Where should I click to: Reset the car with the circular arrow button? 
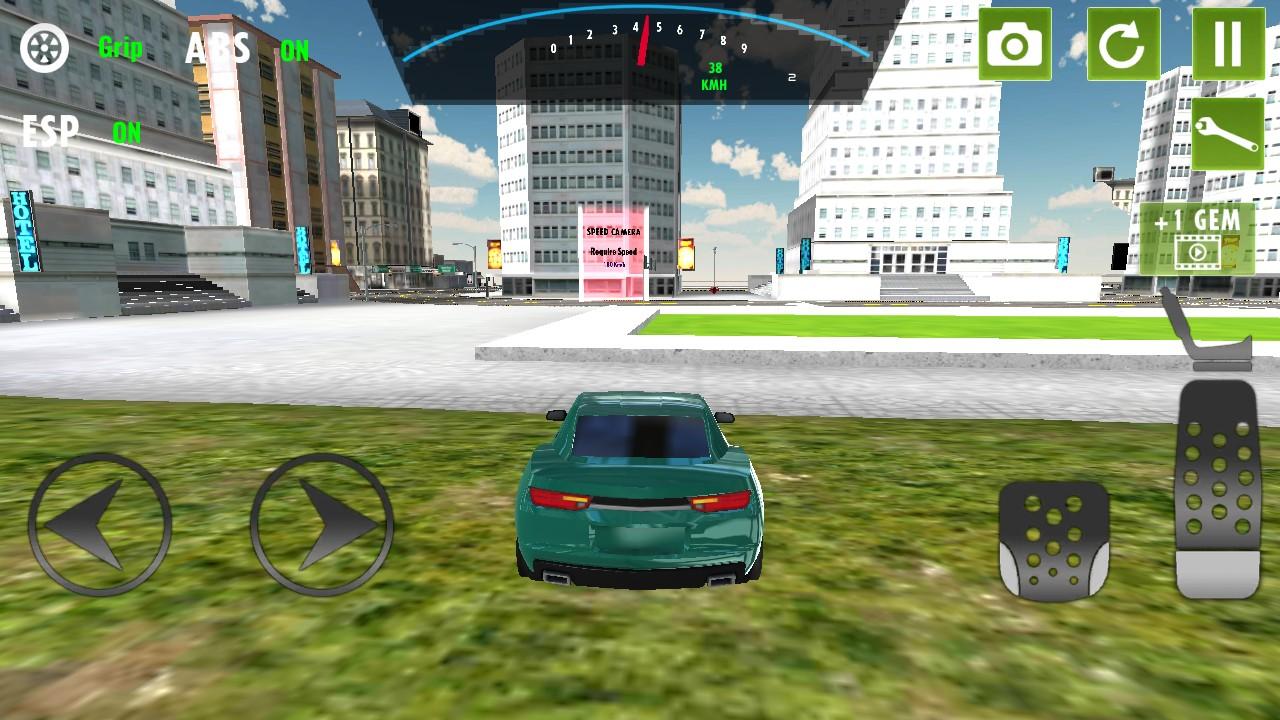[1123, 45]
